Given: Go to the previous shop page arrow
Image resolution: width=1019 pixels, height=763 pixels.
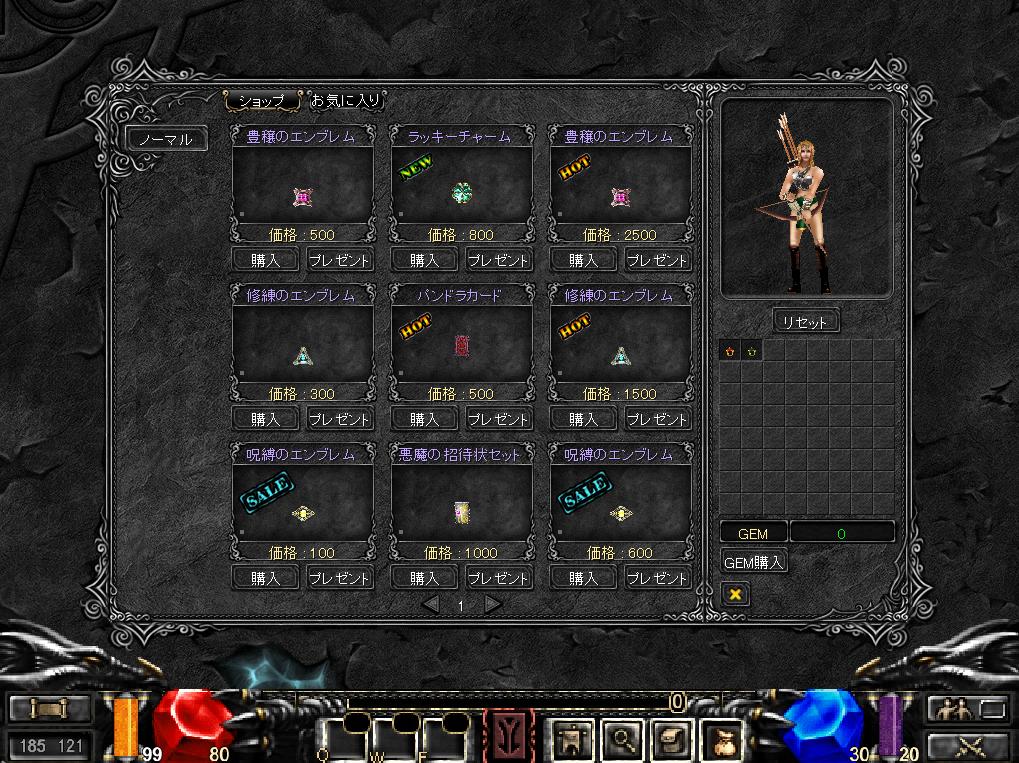Looking at the screenshot, I should coord(430,604).
